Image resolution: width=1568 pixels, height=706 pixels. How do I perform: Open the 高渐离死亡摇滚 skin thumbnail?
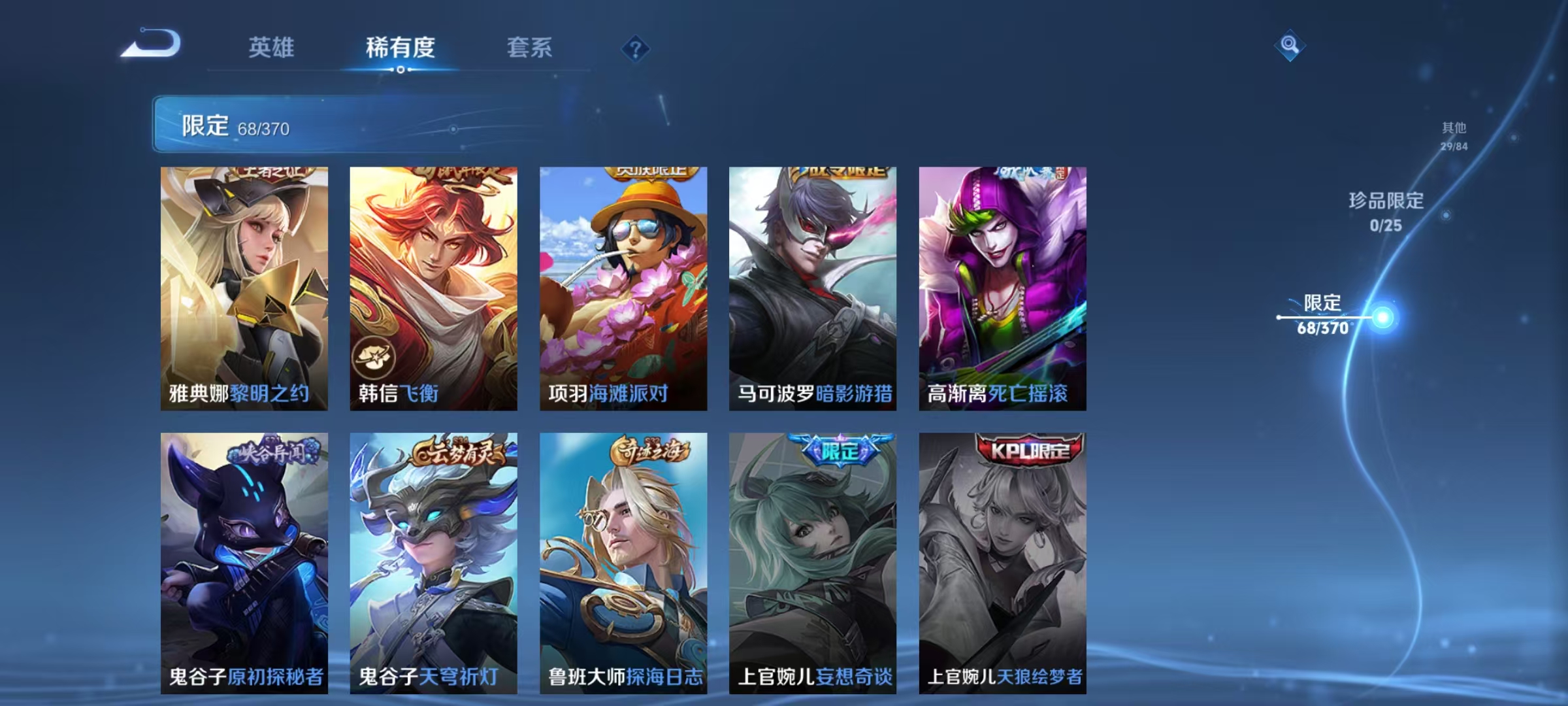pyautogui.click(x=1004, y=288)
